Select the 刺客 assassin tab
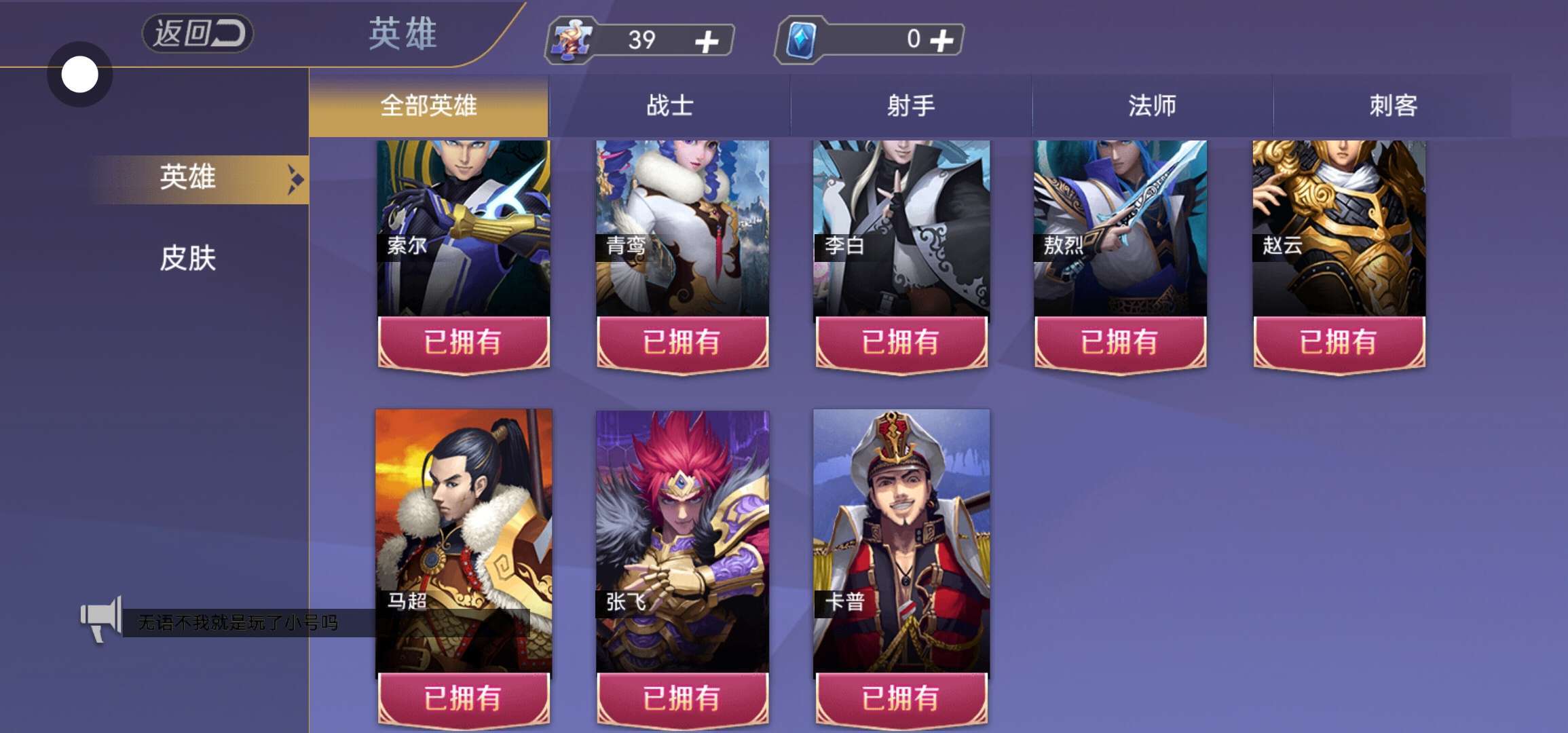 (x=1393, y=106)
